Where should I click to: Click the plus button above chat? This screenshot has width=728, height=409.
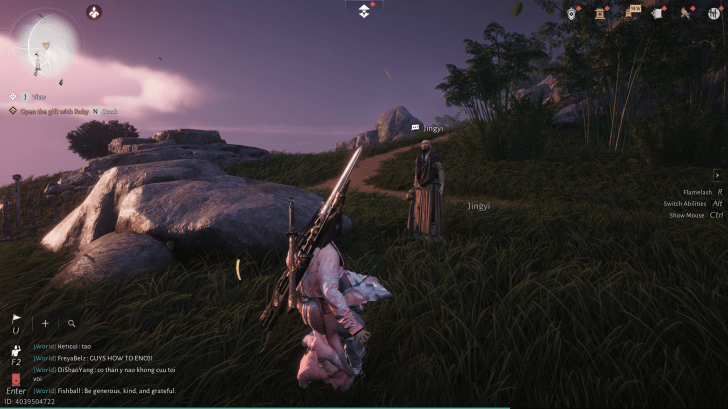tap(45, 324)
